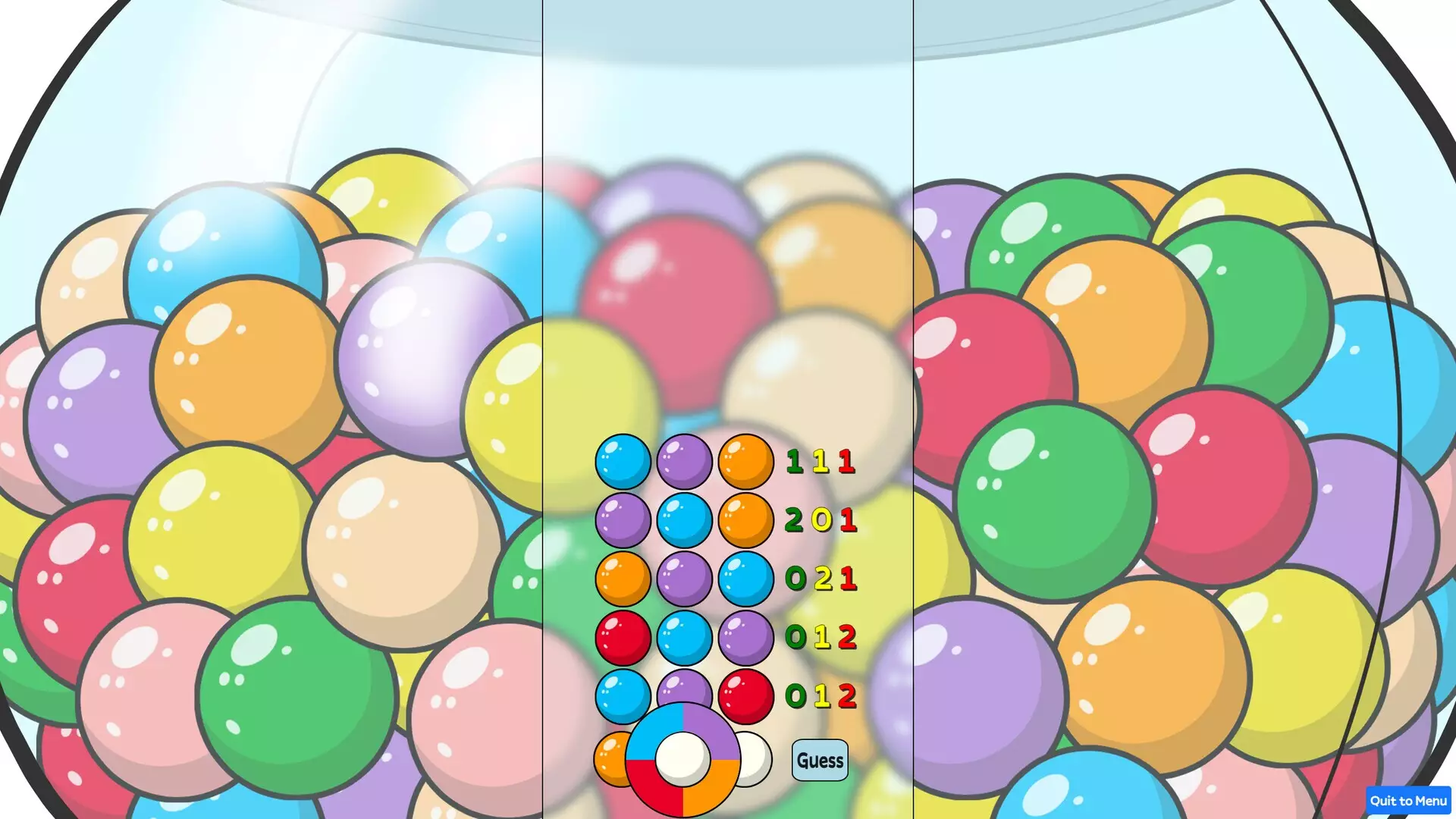
Task: Click Quit to Menu
Action: tap(1410, 801)
